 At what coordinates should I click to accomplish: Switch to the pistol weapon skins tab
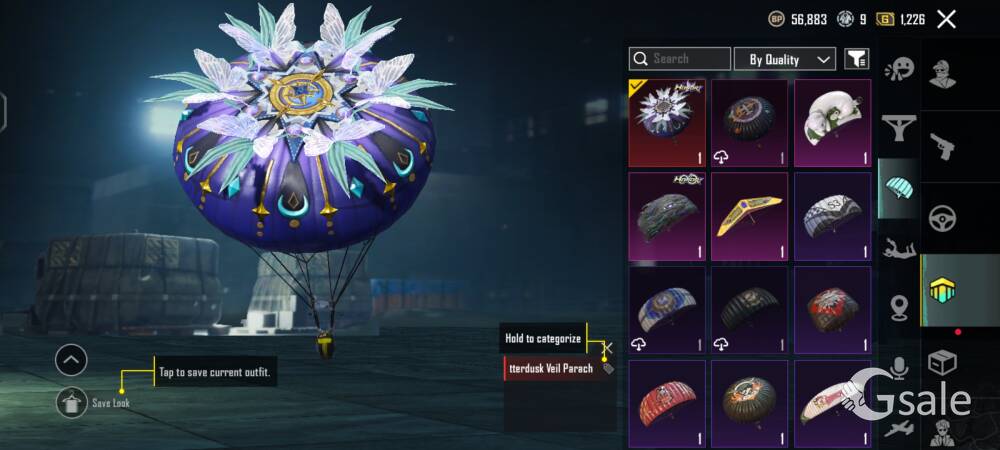(942, 146)
